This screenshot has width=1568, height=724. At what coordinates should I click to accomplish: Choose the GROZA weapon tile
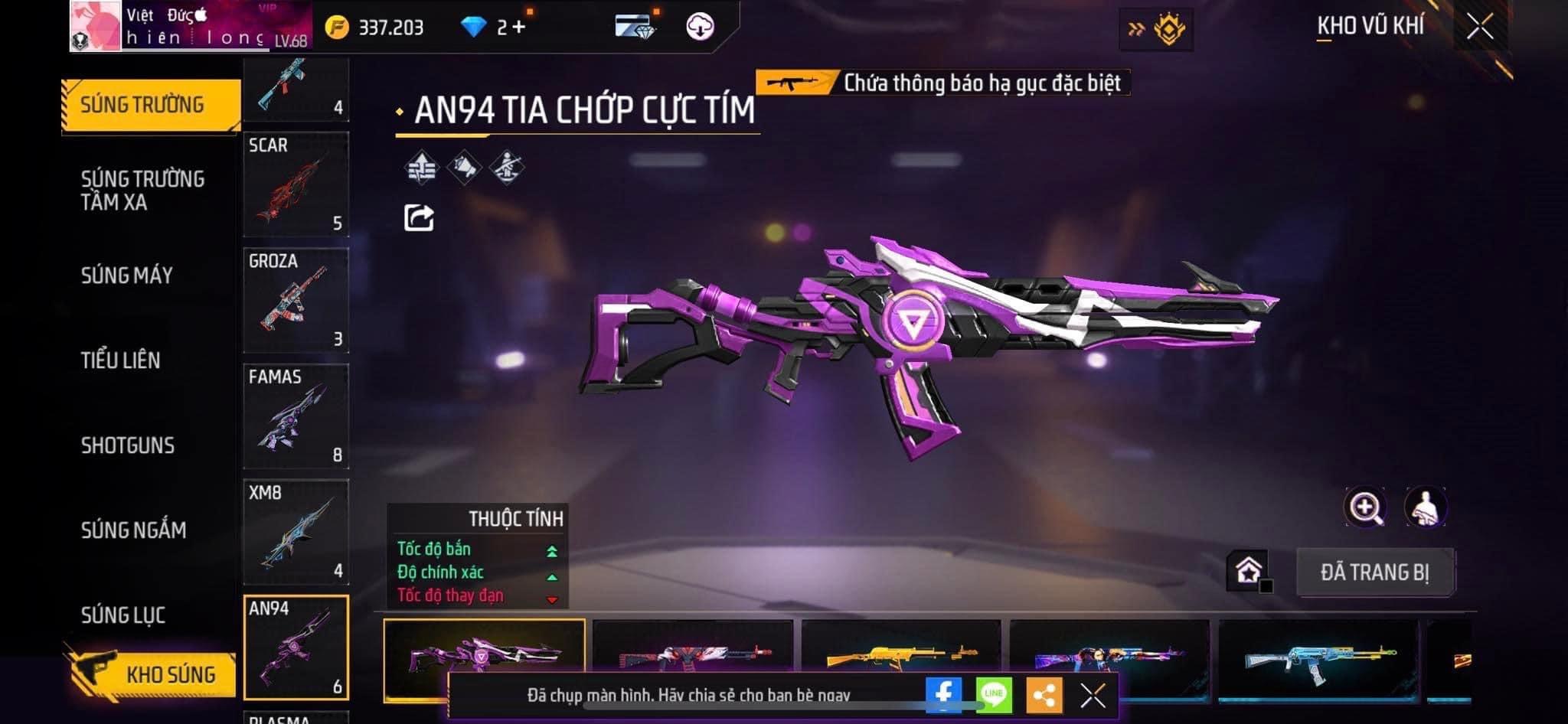pyautogui.click(x=296, y=300)
